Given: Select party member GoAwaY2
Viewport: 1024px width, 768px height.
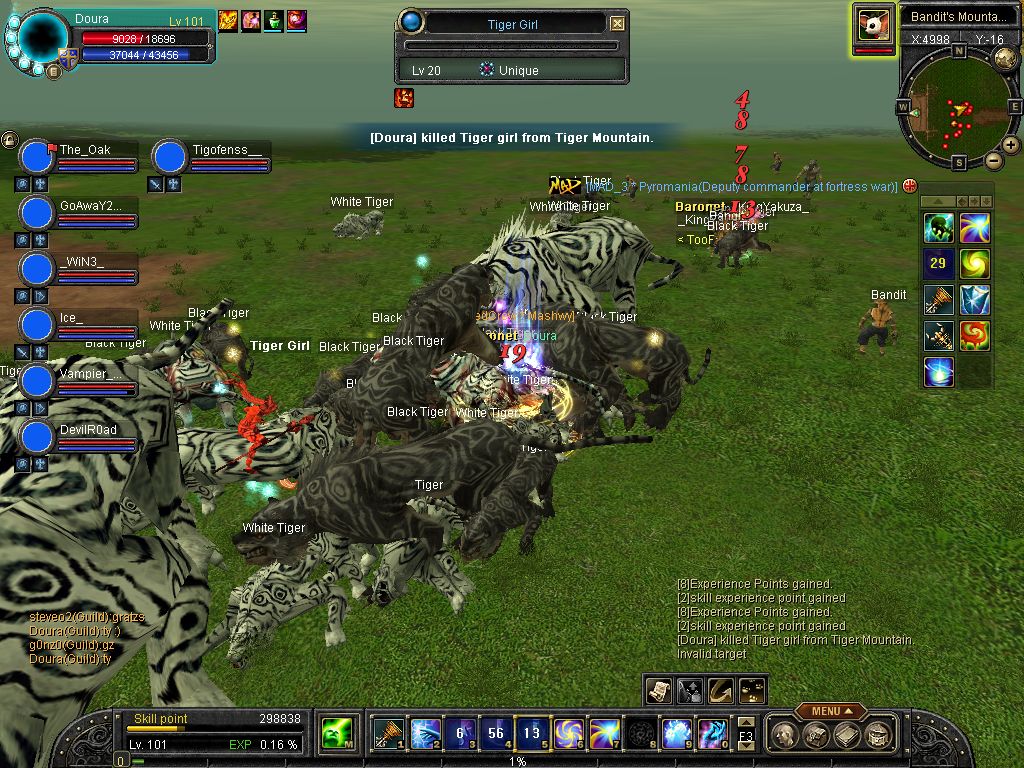Looking at the screenshot, I should click(x=37, y=213).
